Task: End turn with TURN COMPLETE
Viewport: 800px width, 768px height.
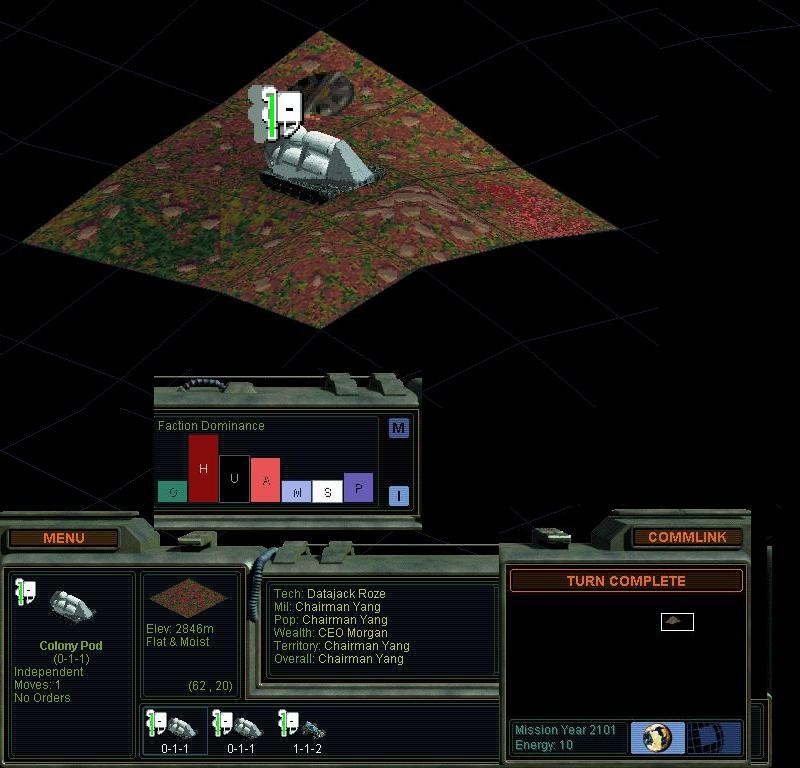Action: coord(626,581)
